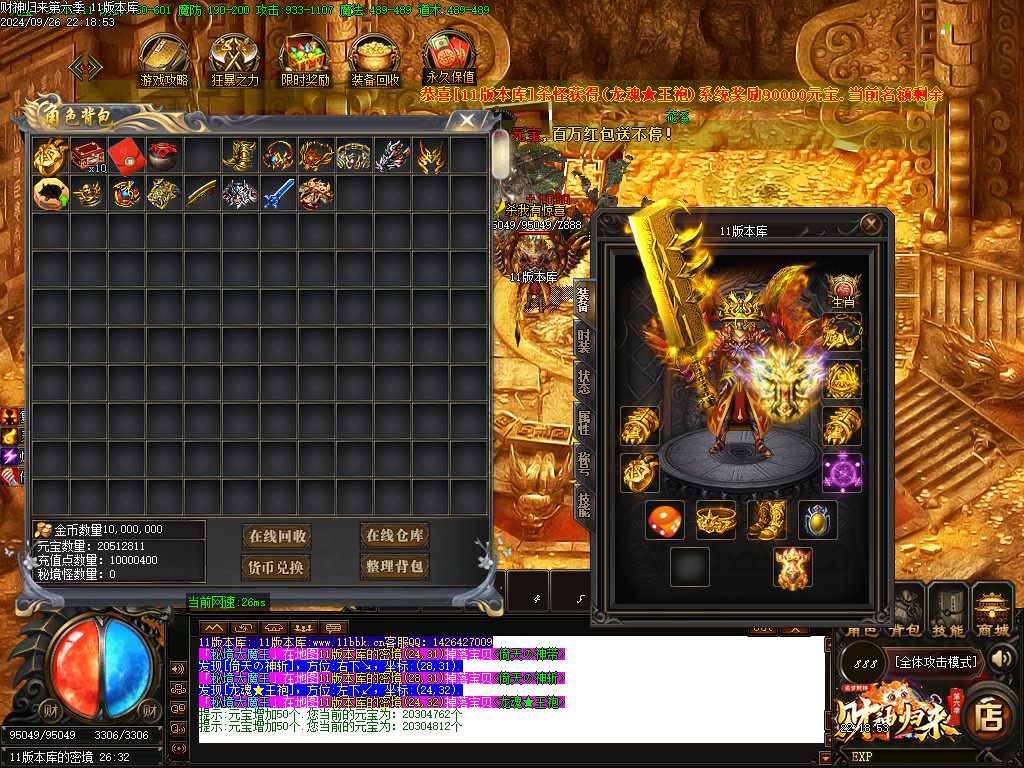Close the 角色背包 inventory window
This screenshot has width=1024, height=768.
click(466, 121)
